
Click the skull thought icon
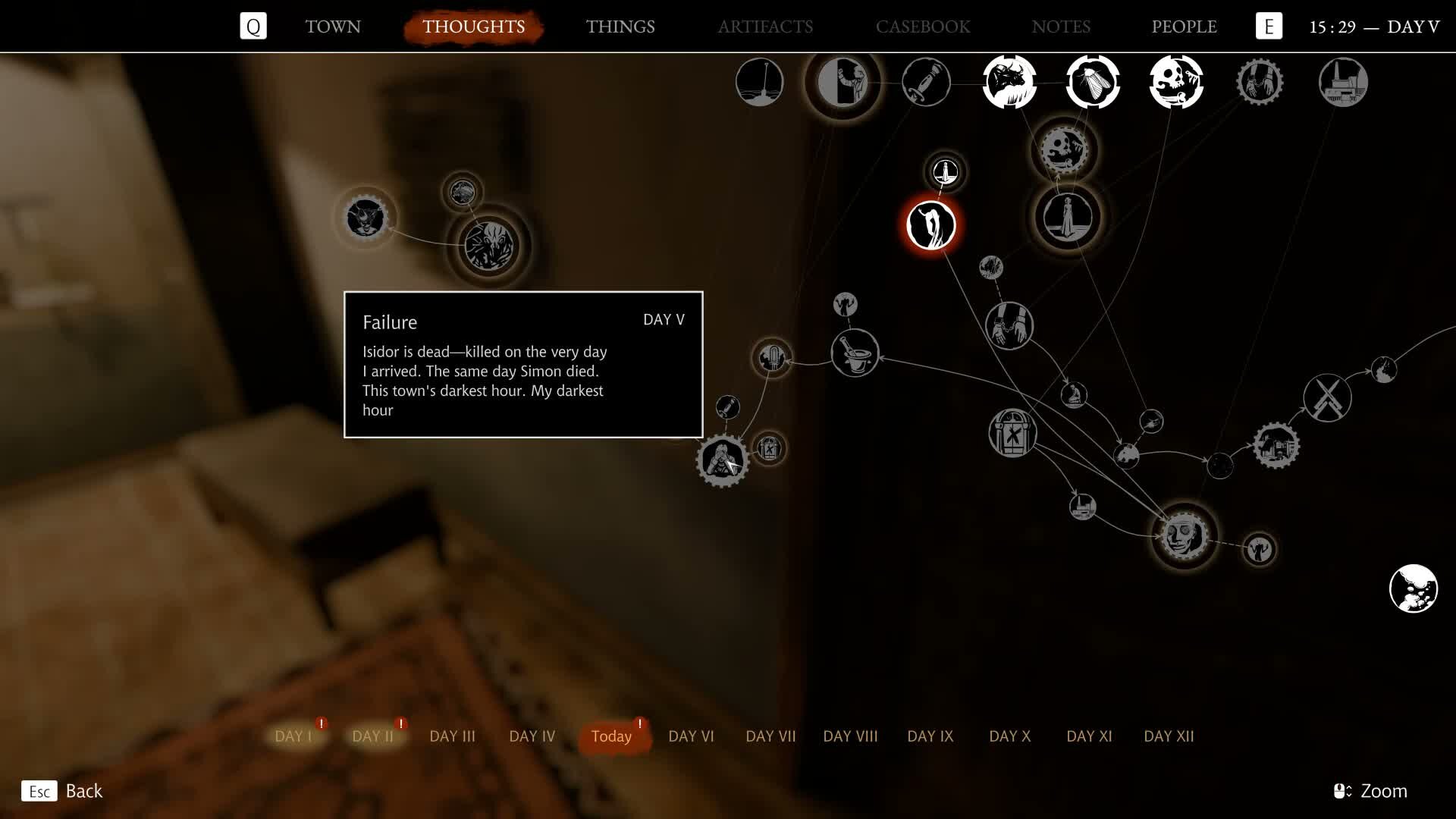click(x=1176, y=81)
